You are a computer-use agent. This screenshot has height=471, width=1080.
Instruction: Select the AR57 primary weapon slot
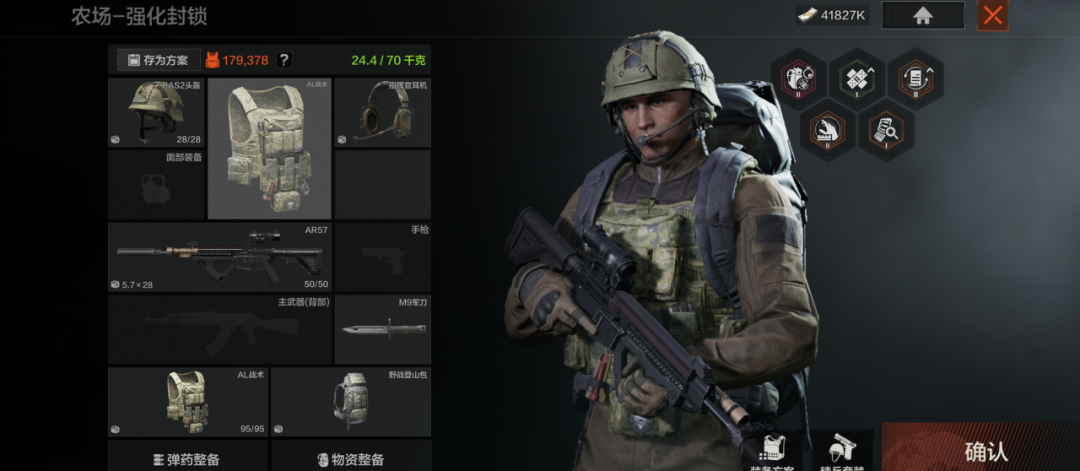point(219,257)
